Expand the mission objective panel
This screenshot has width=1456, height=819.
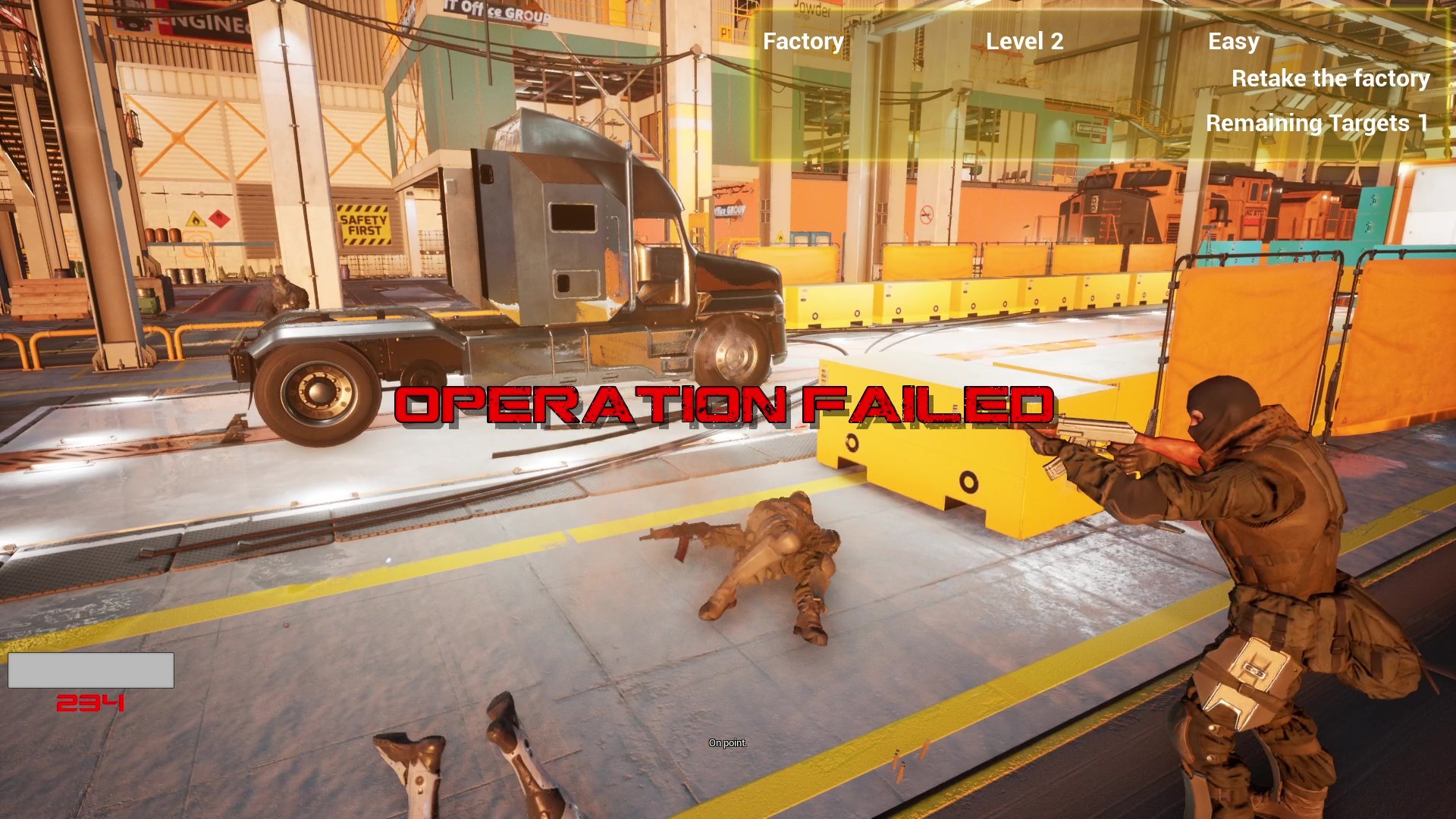pyautogui.click(x=1100, y=80)
